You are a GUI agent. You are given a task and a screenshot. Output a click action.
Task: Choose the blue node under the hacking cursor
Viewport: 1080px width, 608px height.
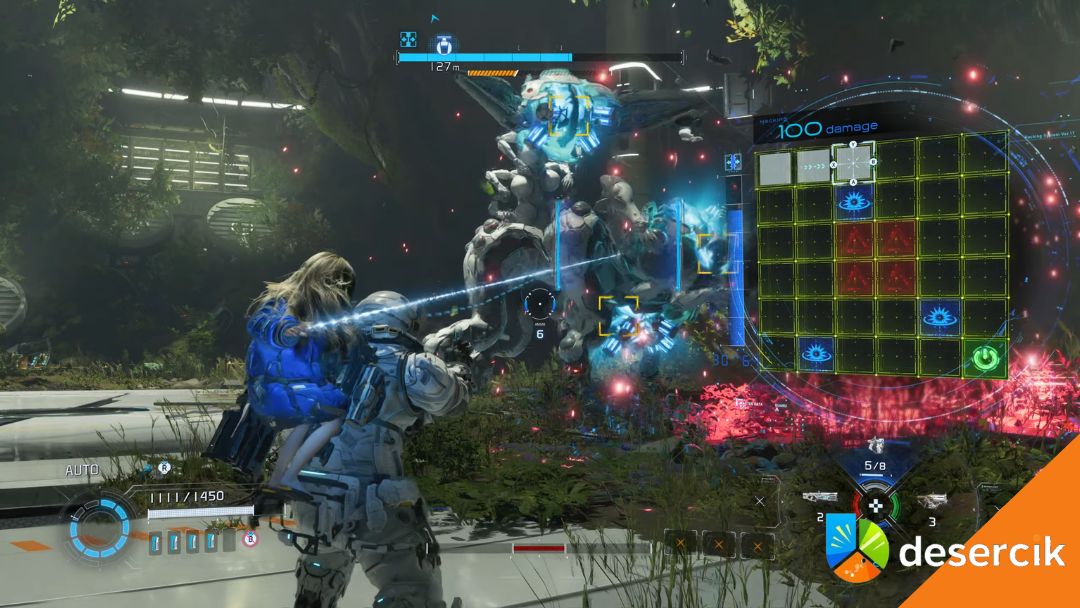(854, 202)
